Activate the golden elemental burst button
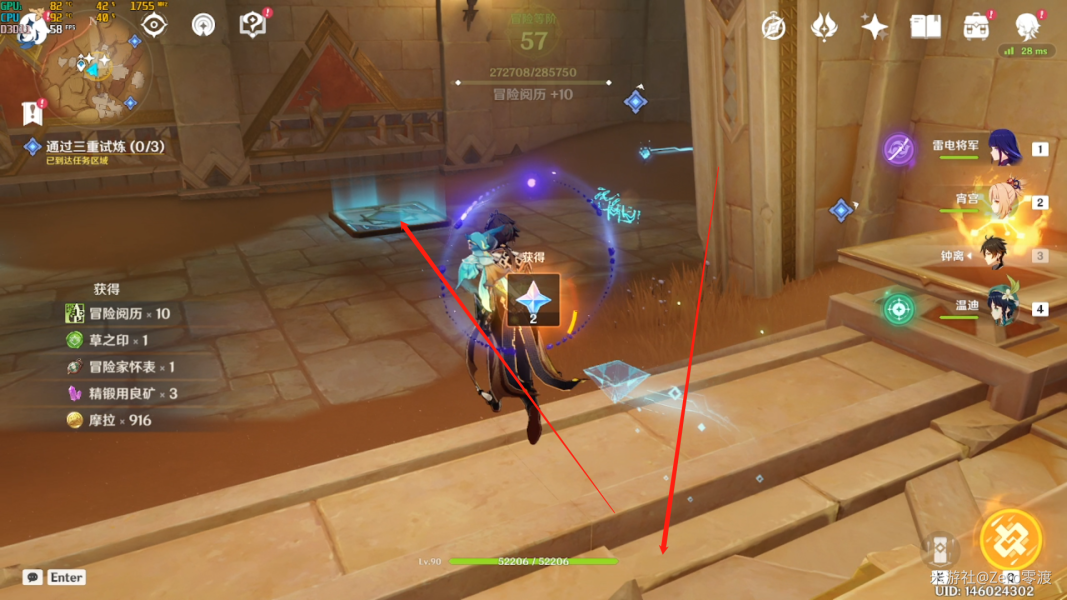This screenshot has width=1067, height=600. [x=1011, y=540]
